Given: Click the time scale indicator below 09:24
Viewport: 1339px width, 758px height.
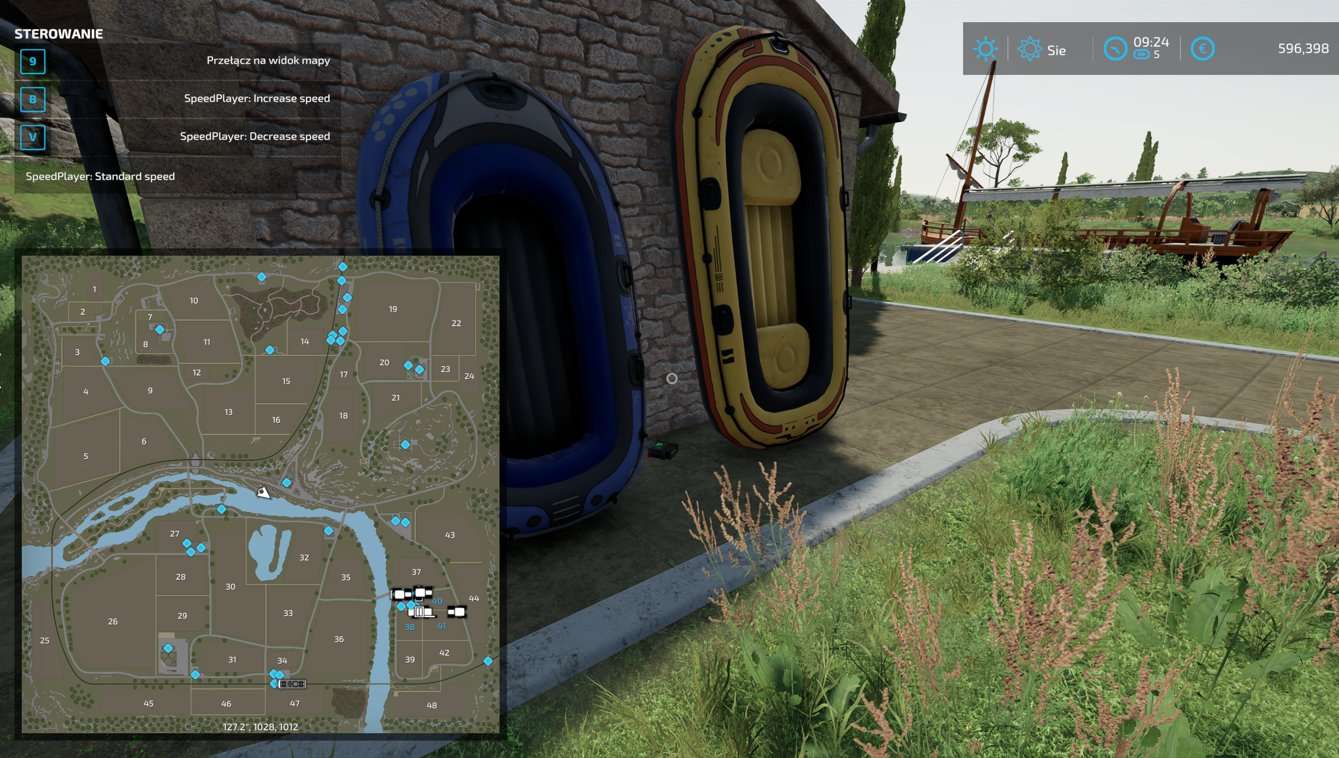Looking at the screenshot, I should (1142, 53).
